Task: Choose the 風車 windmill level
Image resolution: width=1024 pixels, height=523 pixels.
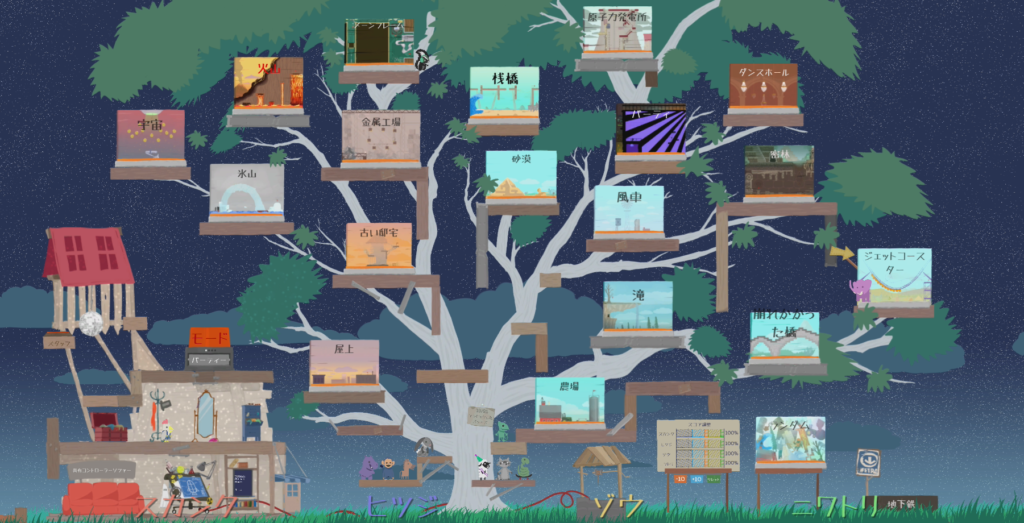Action: pyautogui.click(x=628, y=211)
